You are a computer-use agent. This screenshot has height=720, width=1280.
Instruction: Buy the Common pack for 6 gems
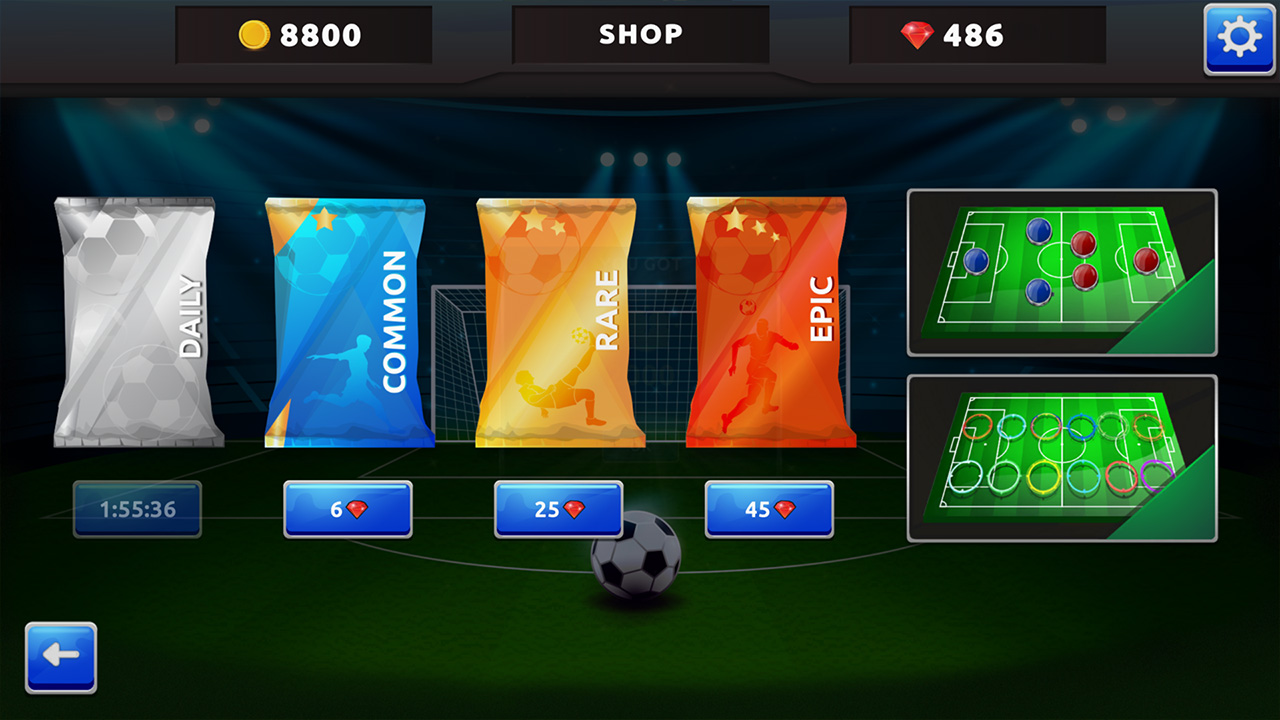pyautogui.click(x=347, y=509)
